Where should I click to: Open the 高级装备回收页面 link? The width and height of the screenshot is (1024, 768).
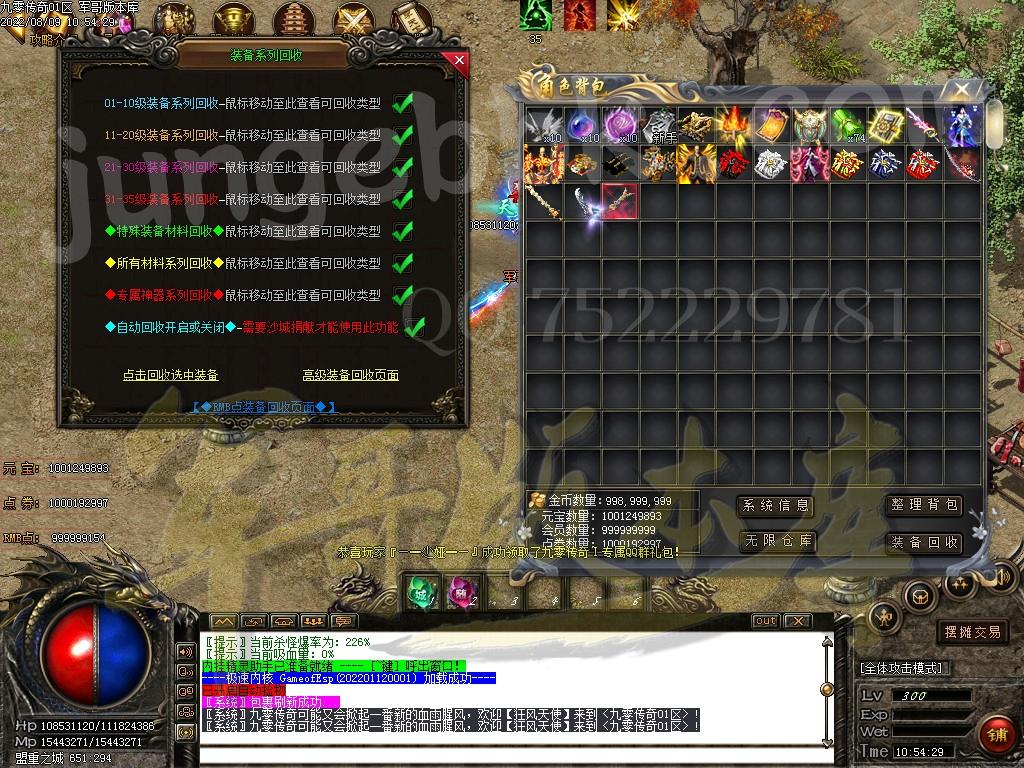[350, 375]
